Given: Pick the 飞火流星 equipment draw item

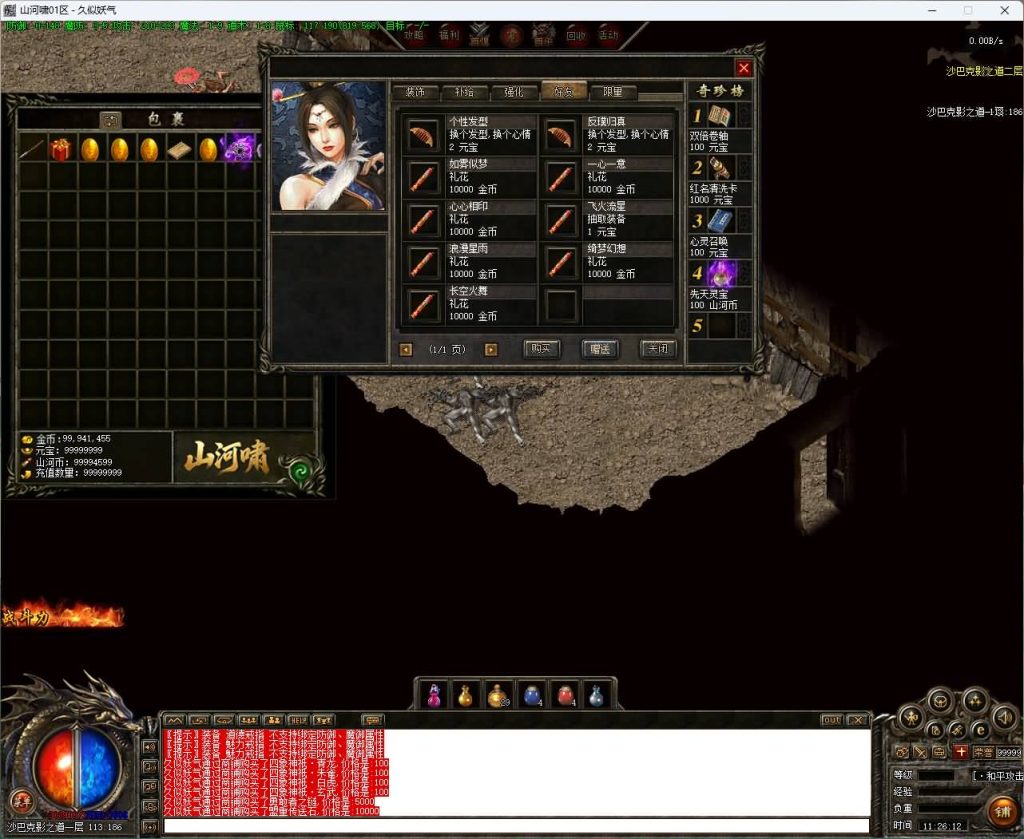Looking at the screenshot, I should [x=561, y=219].
